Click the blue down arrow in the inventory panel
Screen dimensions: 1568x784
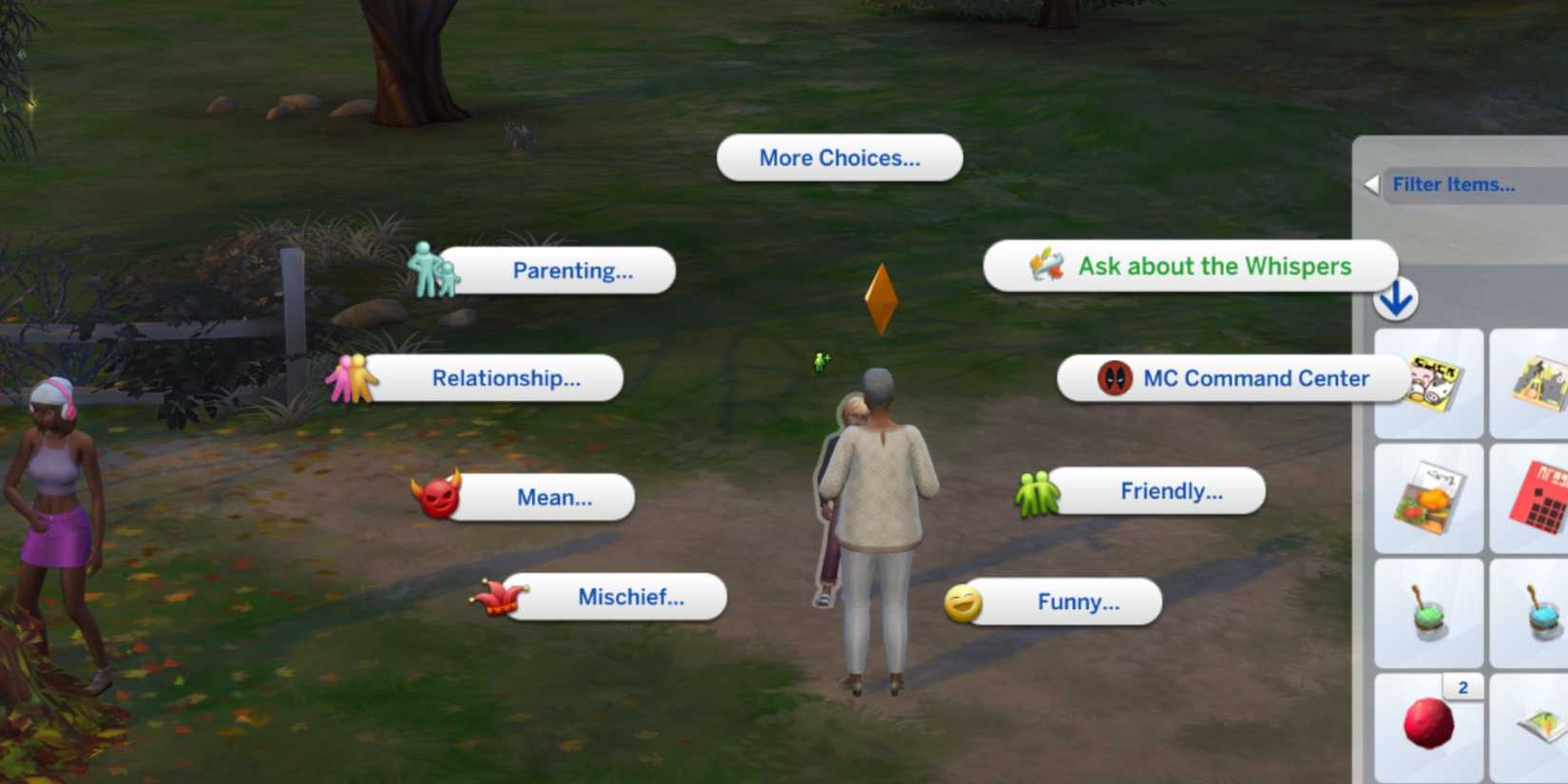click(1393, 299)
